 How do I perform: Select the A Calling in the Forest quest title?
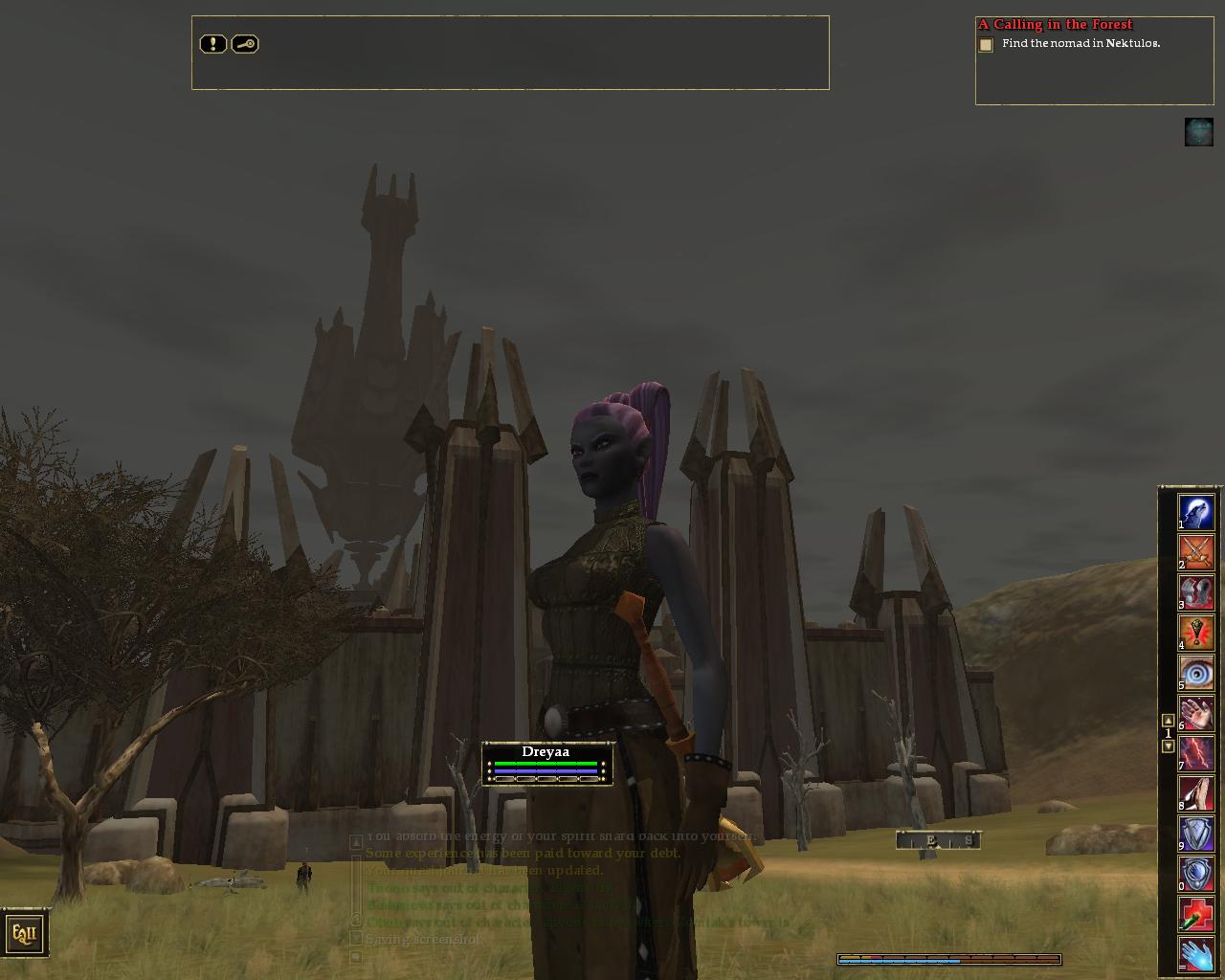pyautogui.click(x=1055, y=25)
